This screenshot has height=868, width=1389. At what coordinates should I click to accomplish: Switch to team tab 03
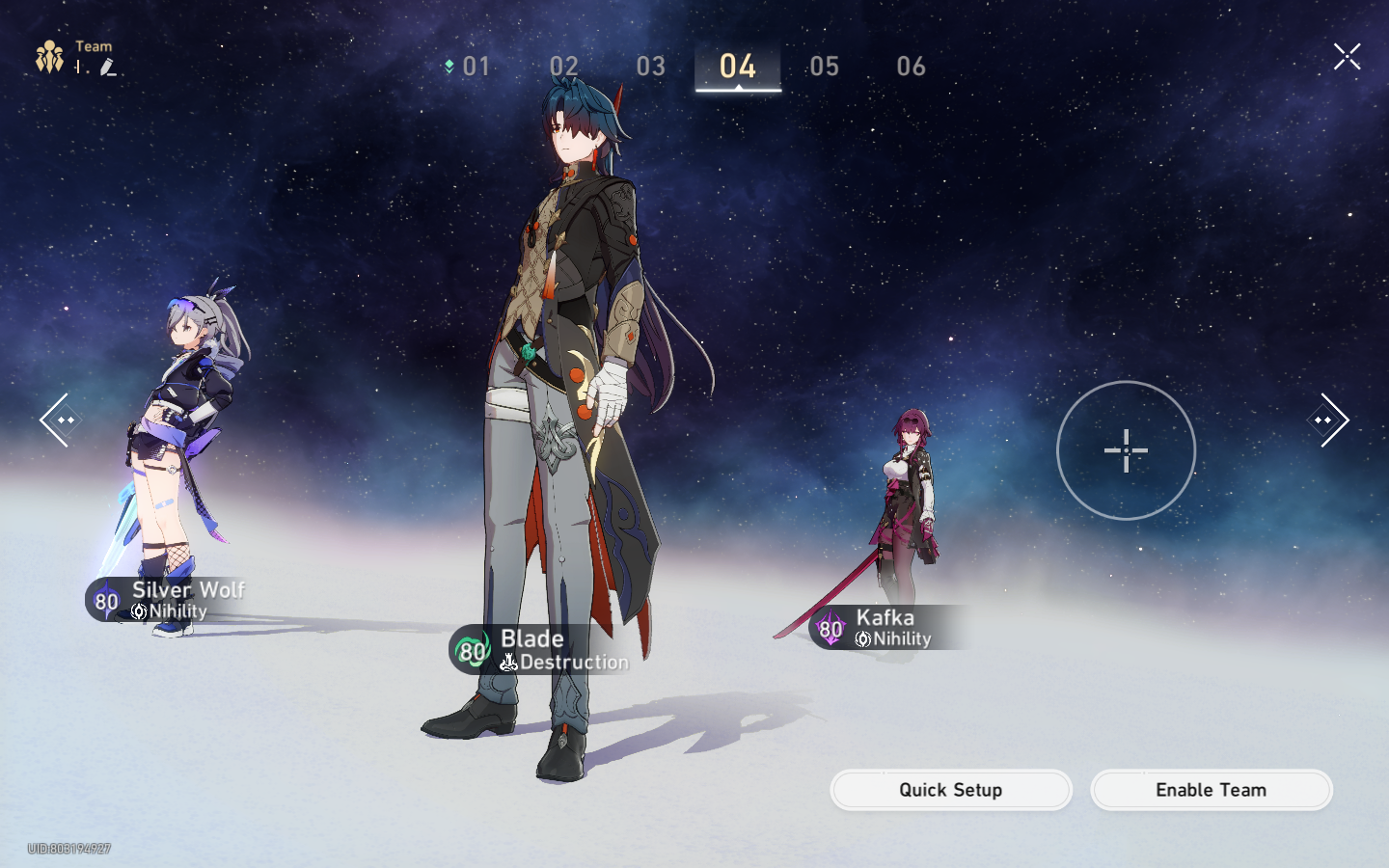(x=651, y=67)
